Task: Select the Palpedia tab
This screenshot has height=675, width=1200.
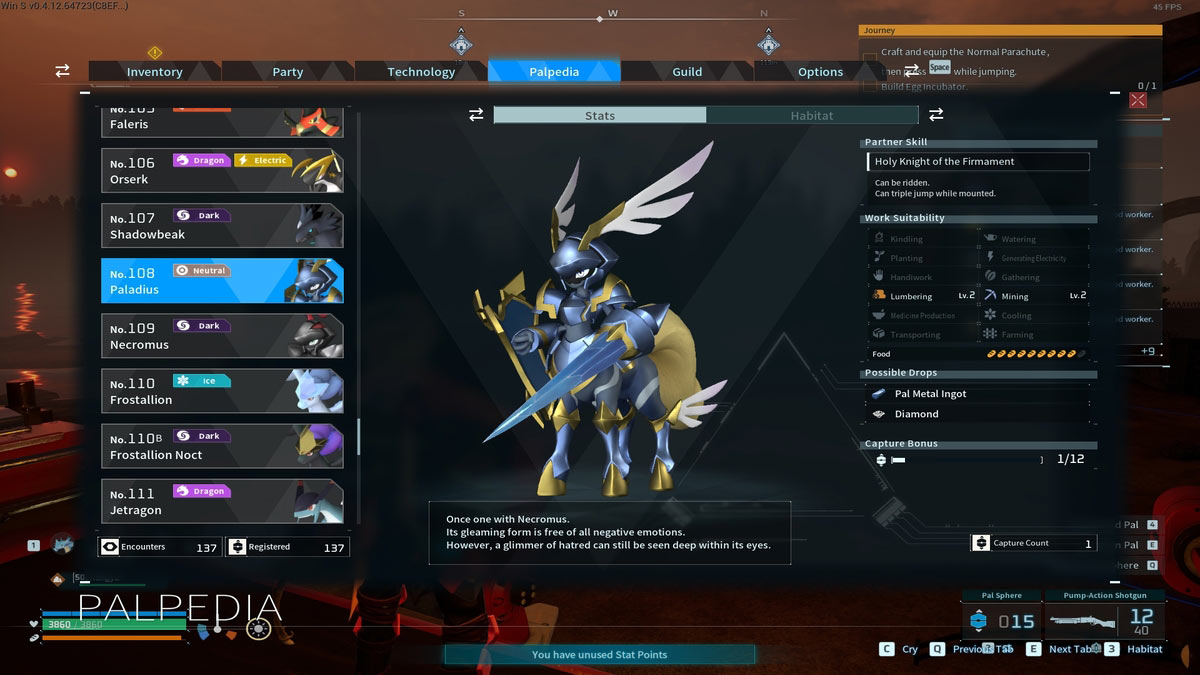Action: (554, 72)
